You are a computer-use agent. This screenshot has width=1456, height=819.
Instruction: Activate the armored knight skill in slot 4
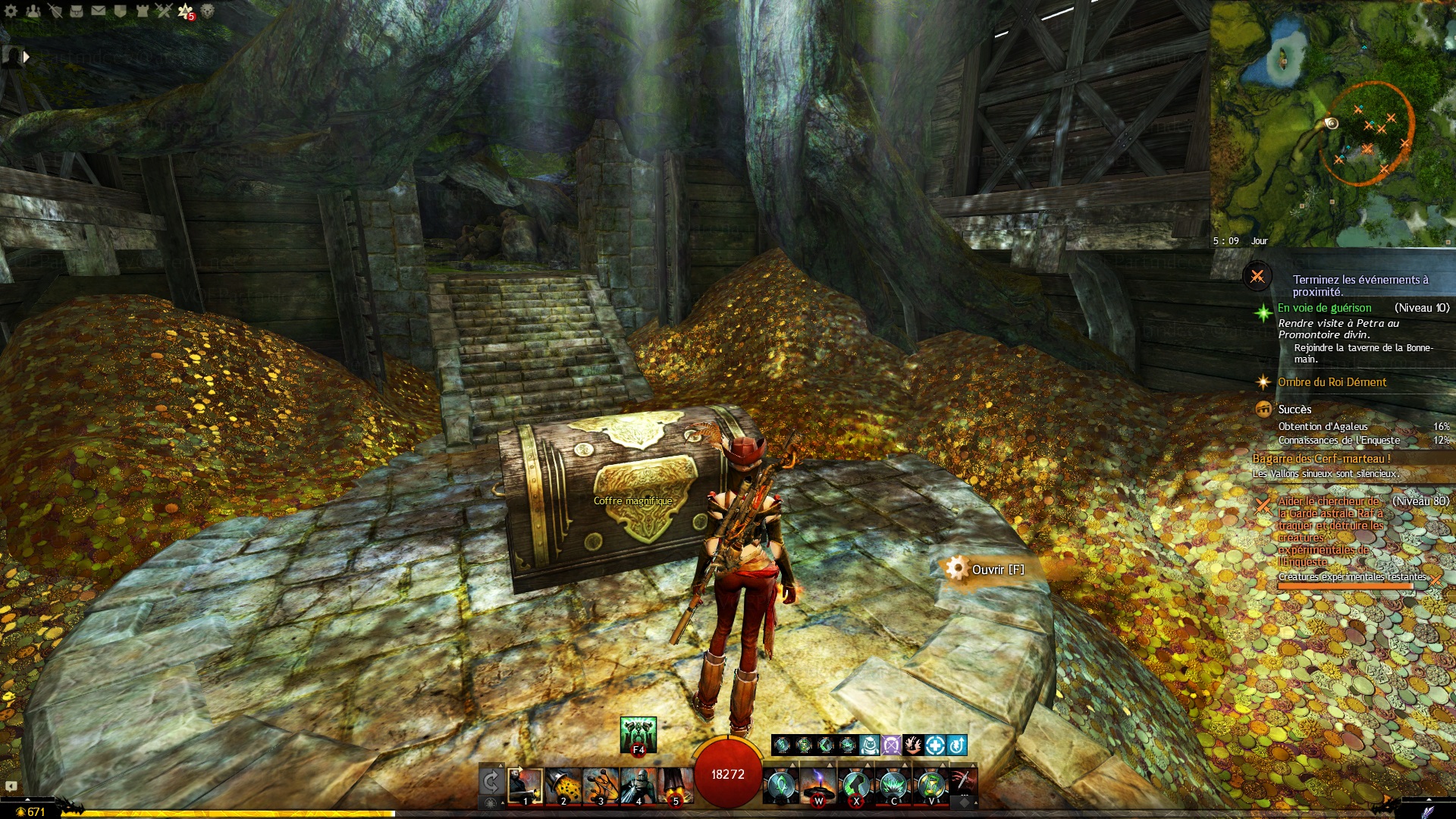point(638,785)
